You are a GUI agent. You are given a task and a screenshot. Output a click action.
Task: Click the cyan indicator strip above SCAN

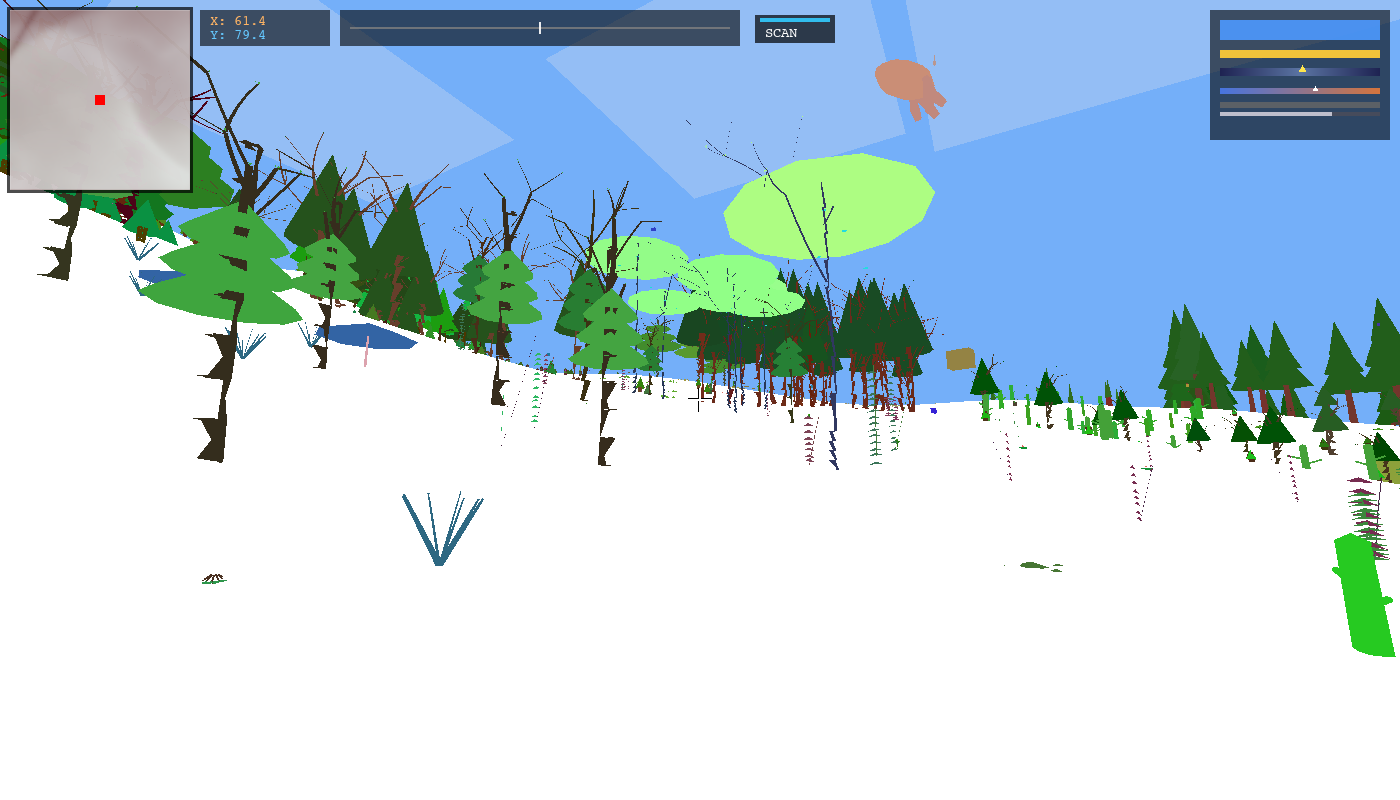pyautogui.click(x=795, y=18)
